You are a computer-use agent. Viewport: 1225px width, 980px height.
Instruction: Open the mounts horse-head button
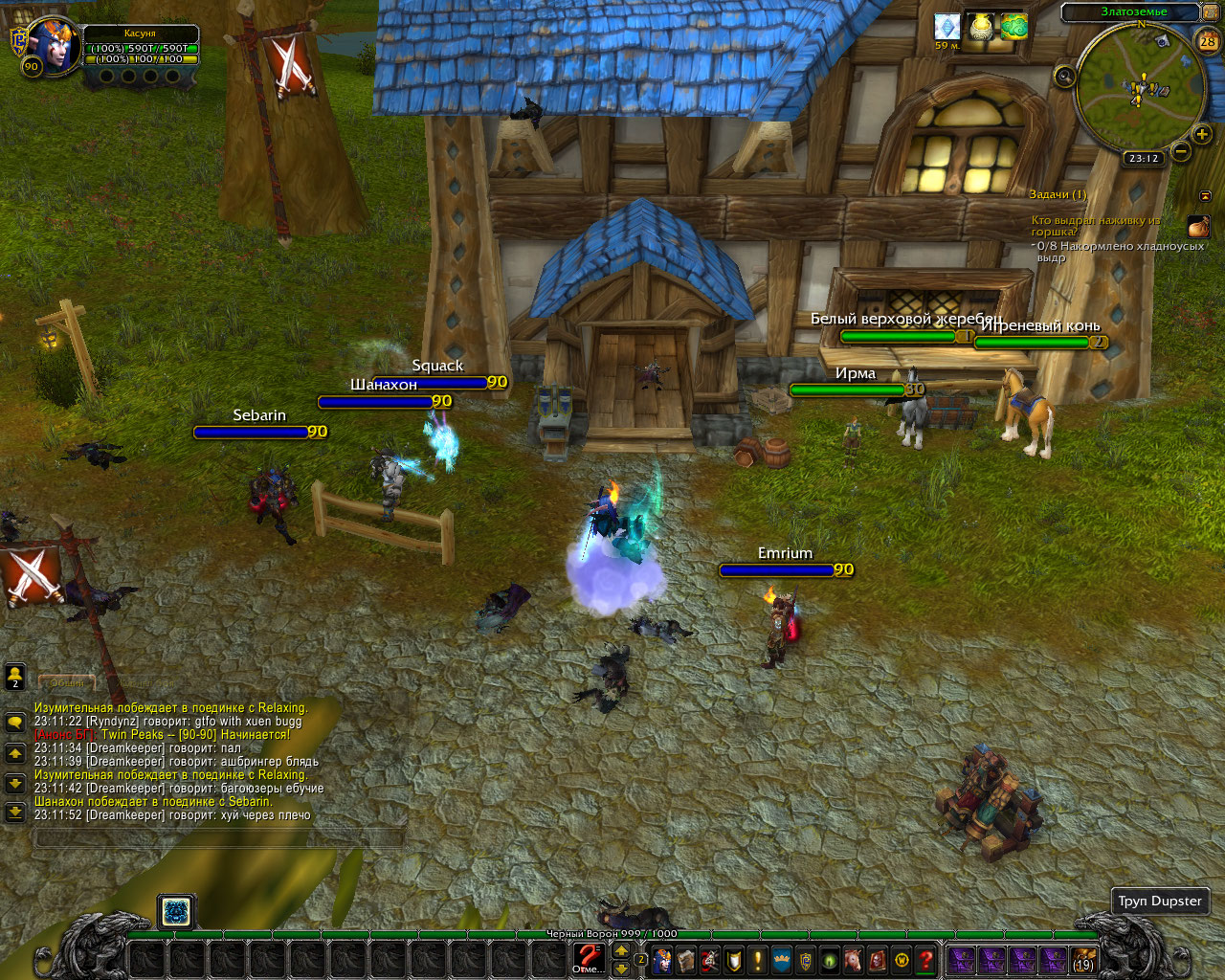853,959
